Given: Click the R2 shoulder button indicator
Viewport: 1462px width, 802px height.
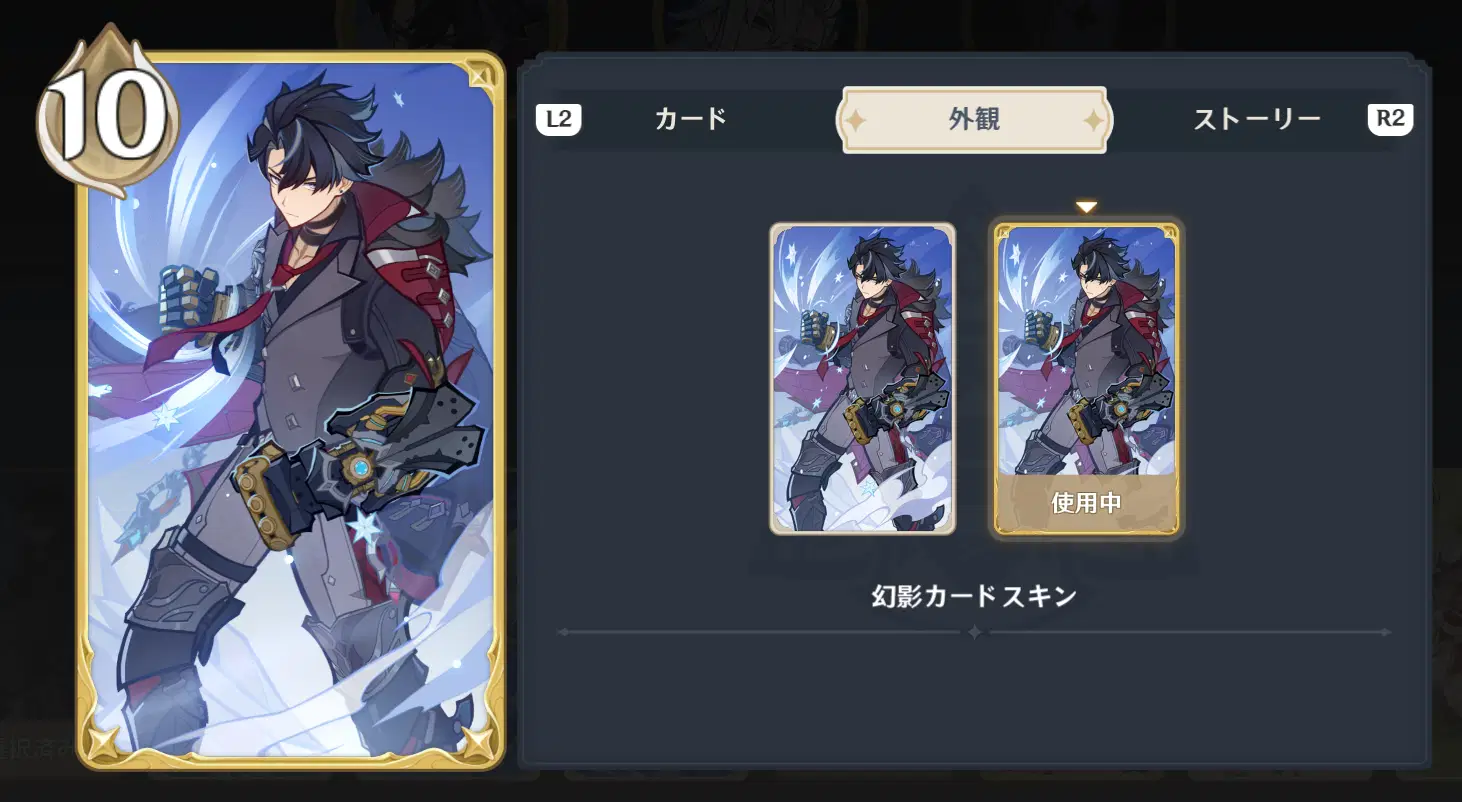Looking at the screenshot, I should (x=1391, y=118).
